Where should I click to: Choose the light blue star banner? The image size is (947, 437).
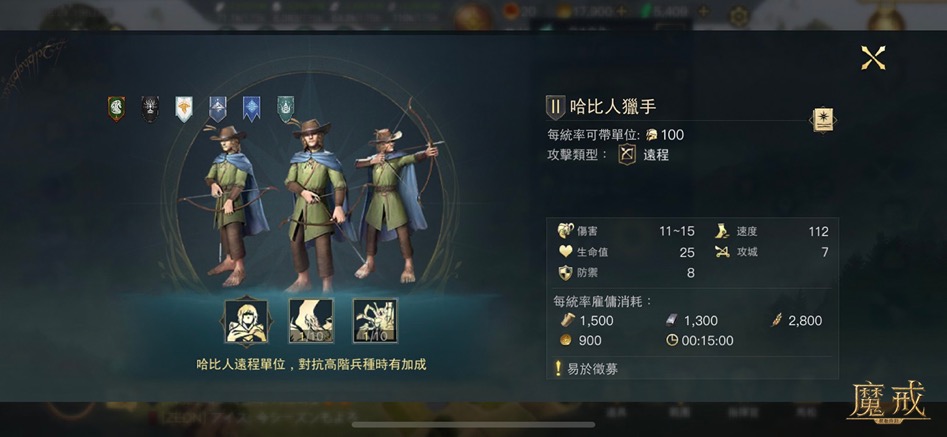[251, 108]
